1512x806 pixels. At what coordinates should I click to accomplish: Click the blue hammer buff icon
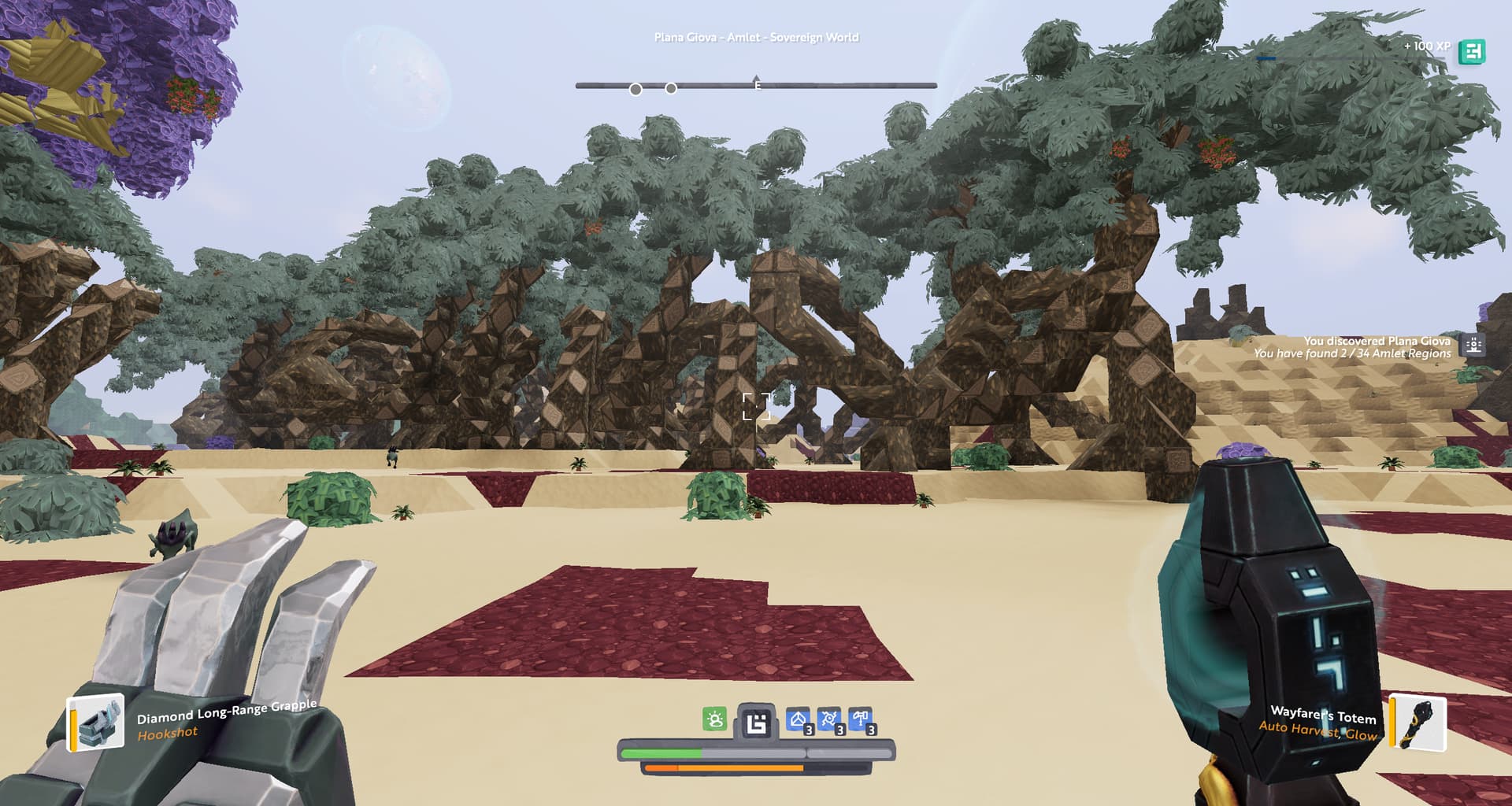(860, 719)
